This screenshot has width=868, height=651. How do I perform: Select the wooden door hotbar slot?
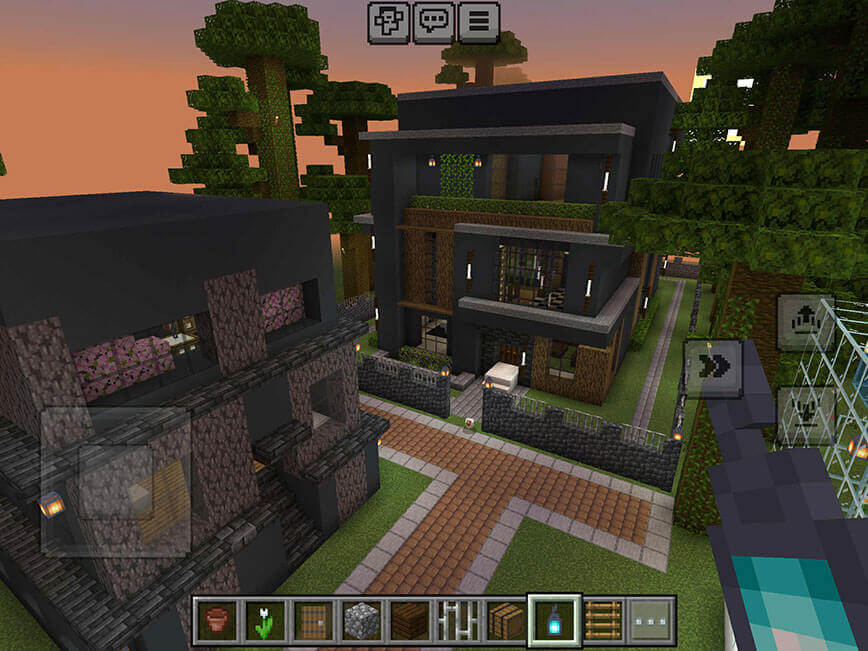tap(313, 620)
